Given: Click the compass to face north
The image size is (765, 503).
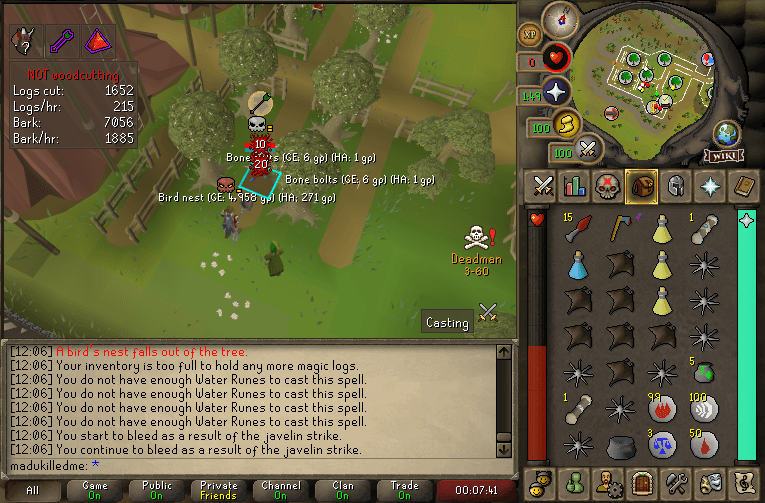Looking at the screenshot, I should 559,18.
